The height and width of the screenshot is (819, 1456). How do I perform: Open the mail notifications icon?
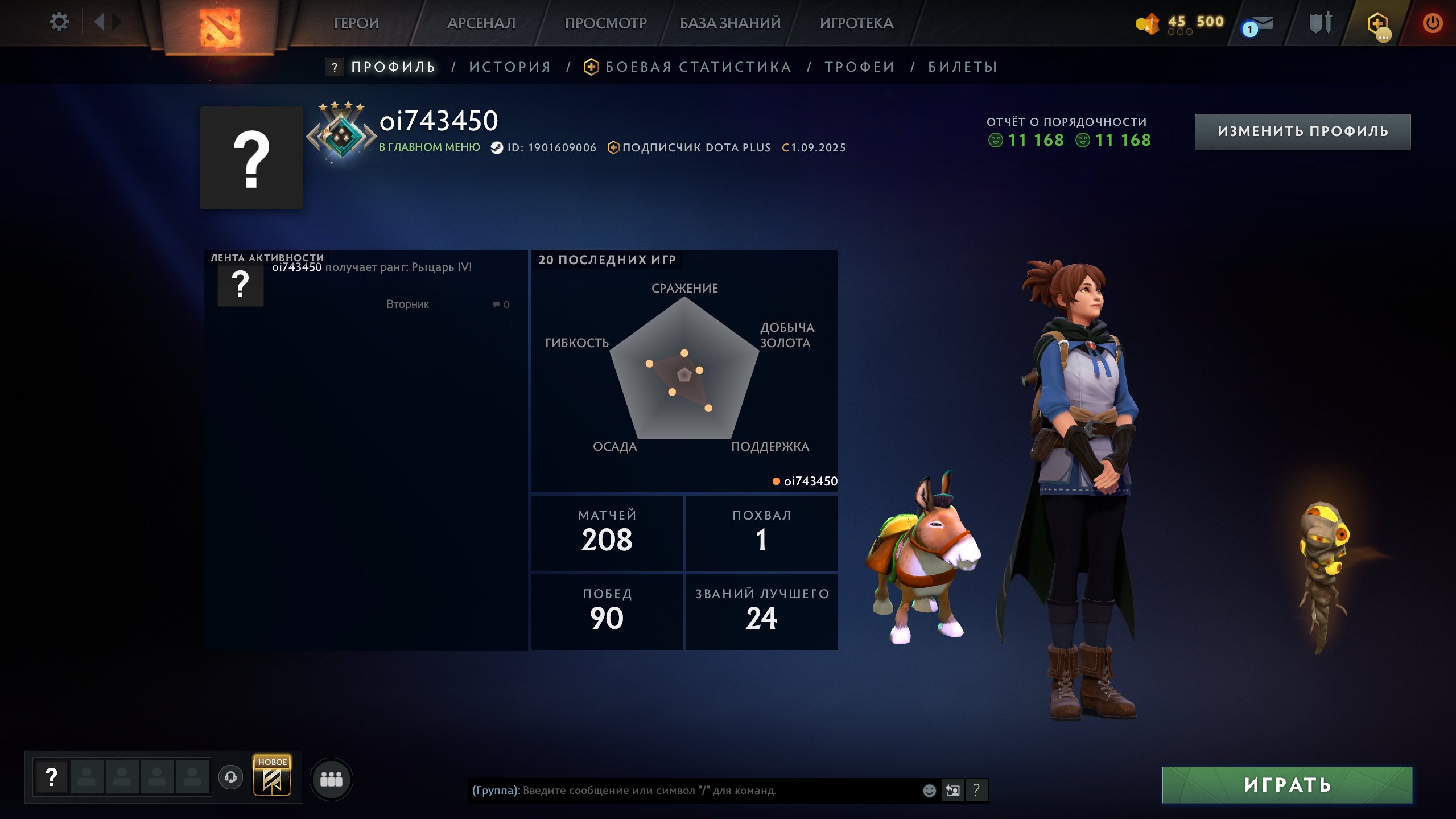tap(1259, 25)
